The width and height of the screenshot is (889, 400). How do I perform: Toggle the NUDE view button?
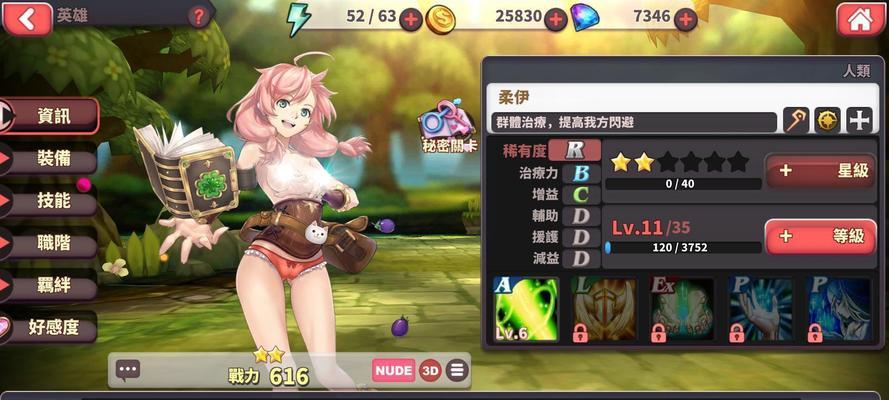(x=394, y=370)
